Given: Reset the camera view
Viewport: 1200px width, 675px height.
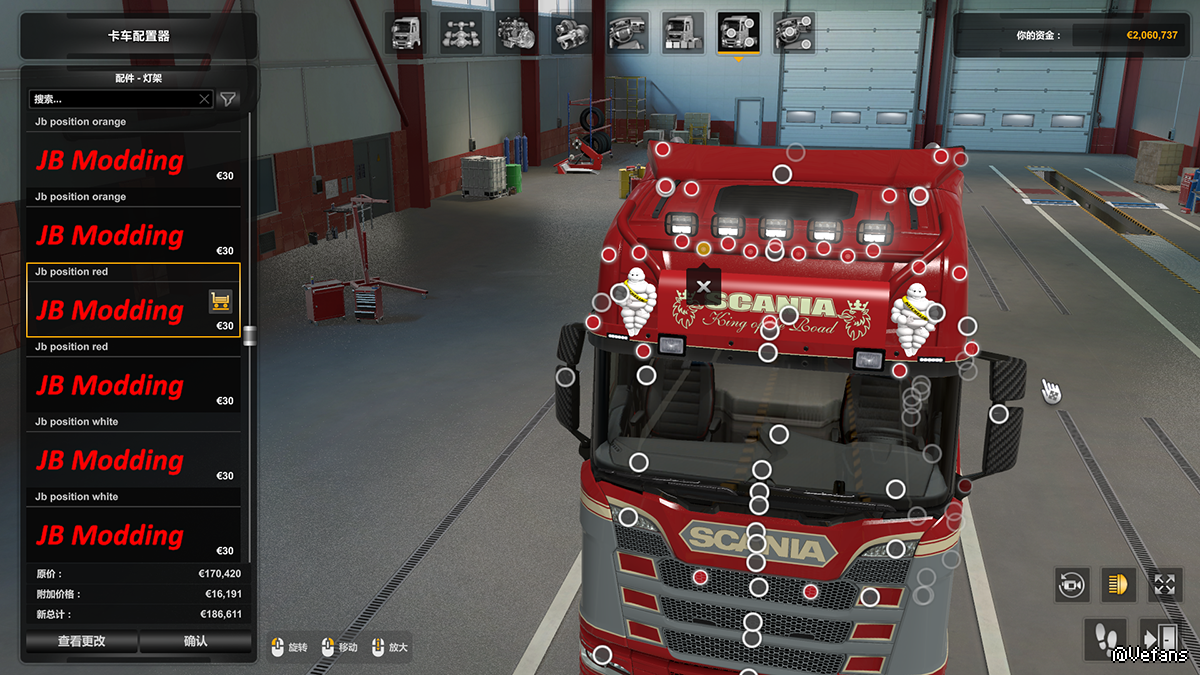Looking at the screenshot, I should coord(1072,584).
